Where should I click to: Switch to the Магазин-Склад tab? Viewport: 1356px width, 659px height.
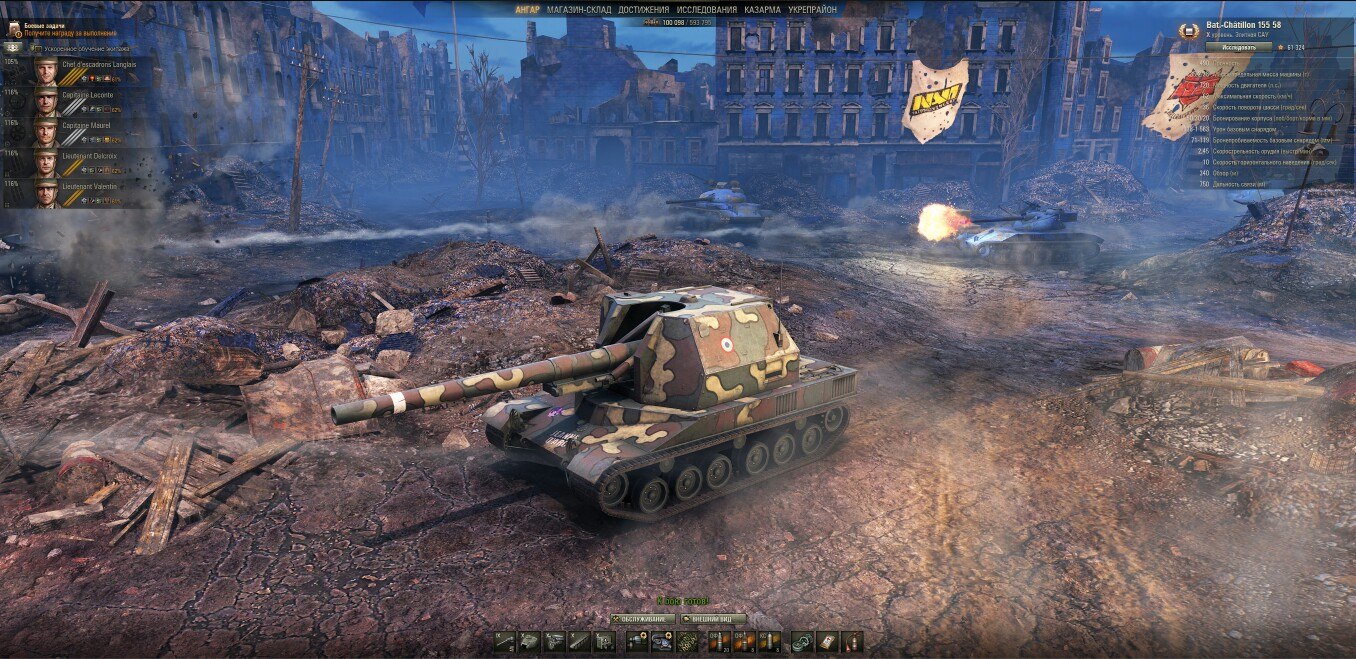point(579,9)
